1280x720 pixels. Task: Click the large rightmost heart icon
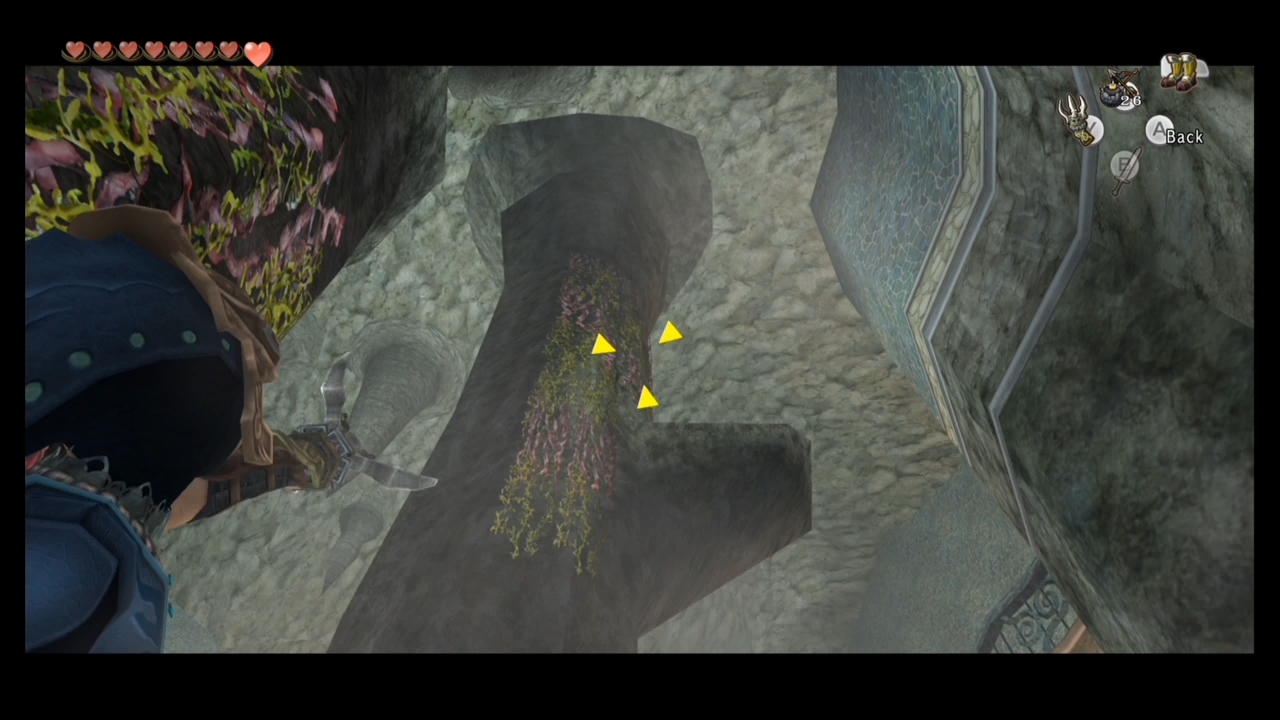tap(258, 55)
